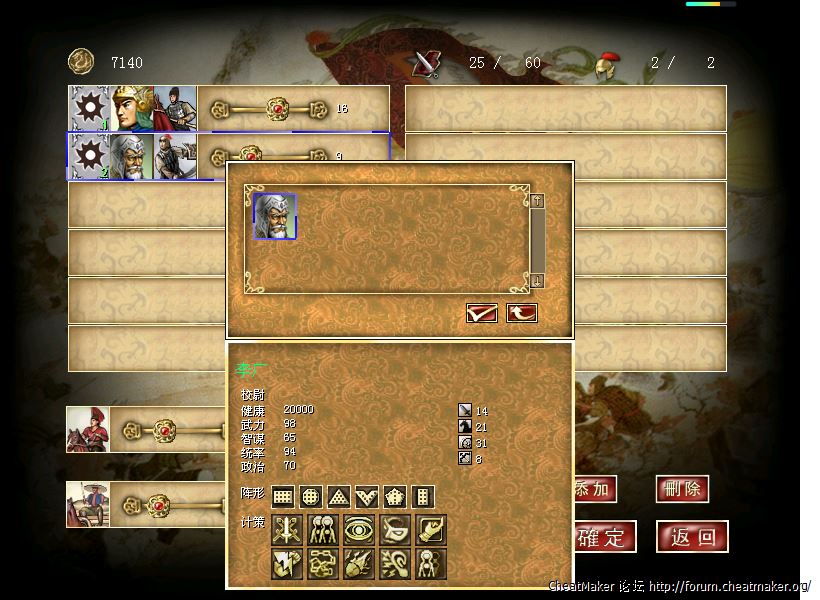Cancel the dialog with the curved-arrow button
The image size is (820, 600).
[521, 314]
